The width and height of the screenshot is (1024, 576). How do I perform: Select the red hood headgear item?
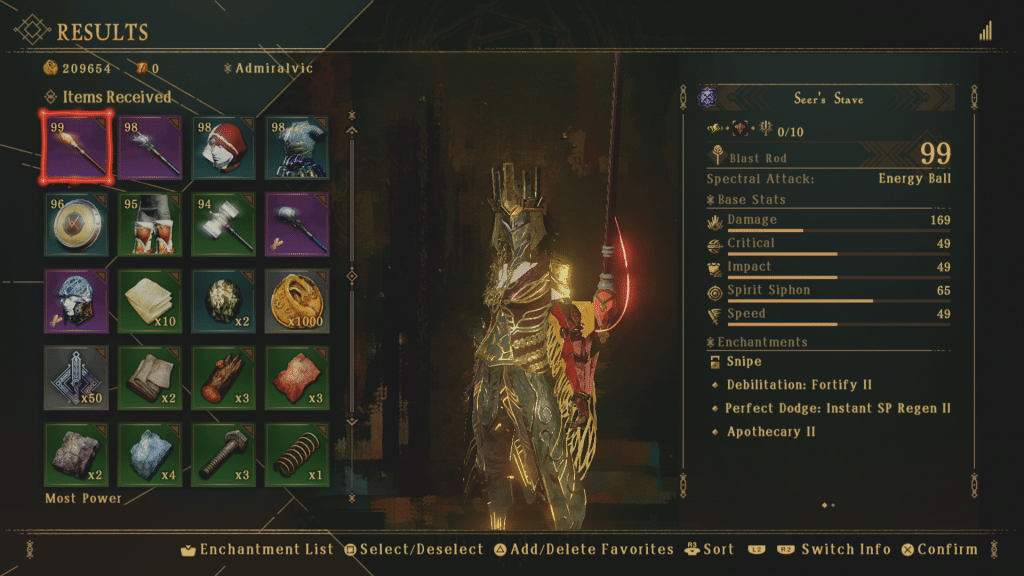(x=223, y=148)
